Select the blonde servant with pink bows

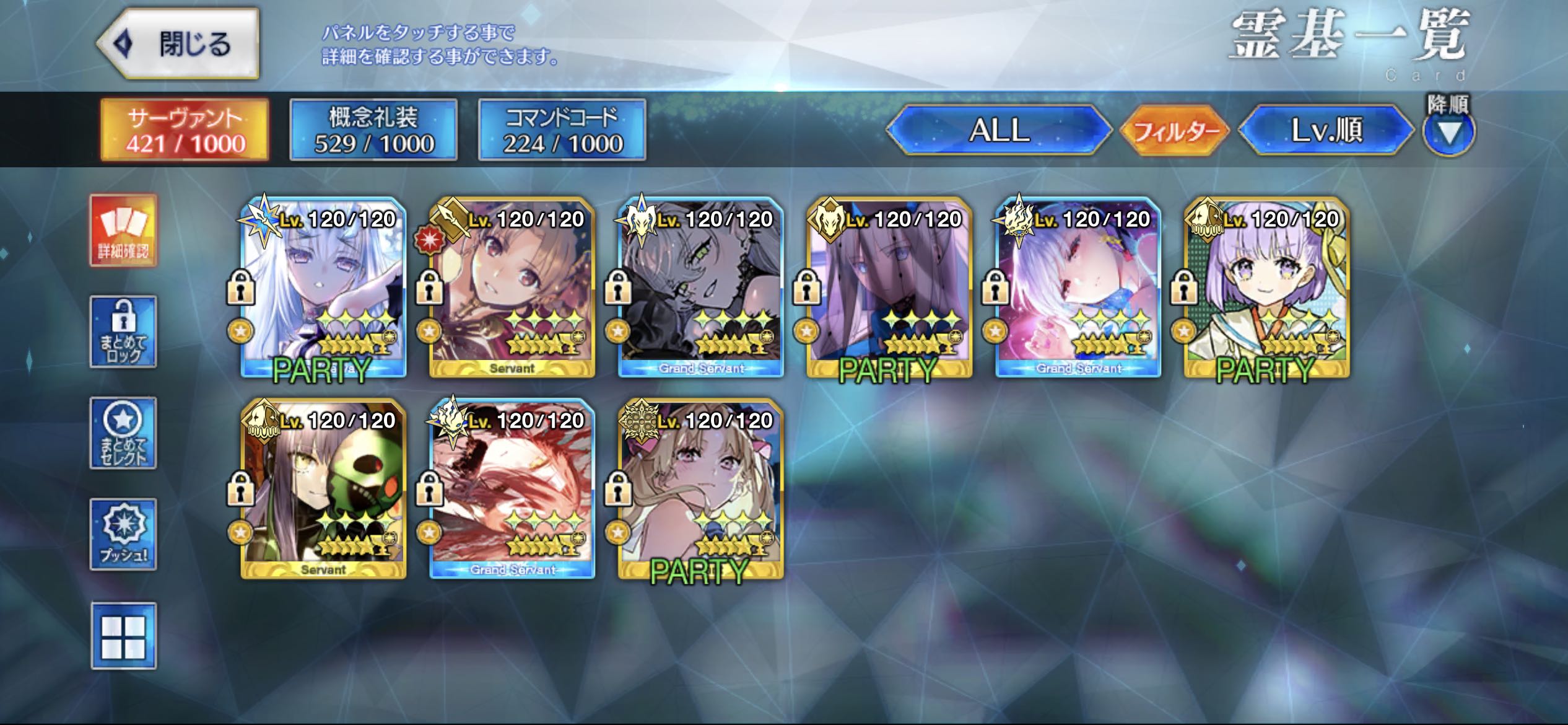pos(701,490)
